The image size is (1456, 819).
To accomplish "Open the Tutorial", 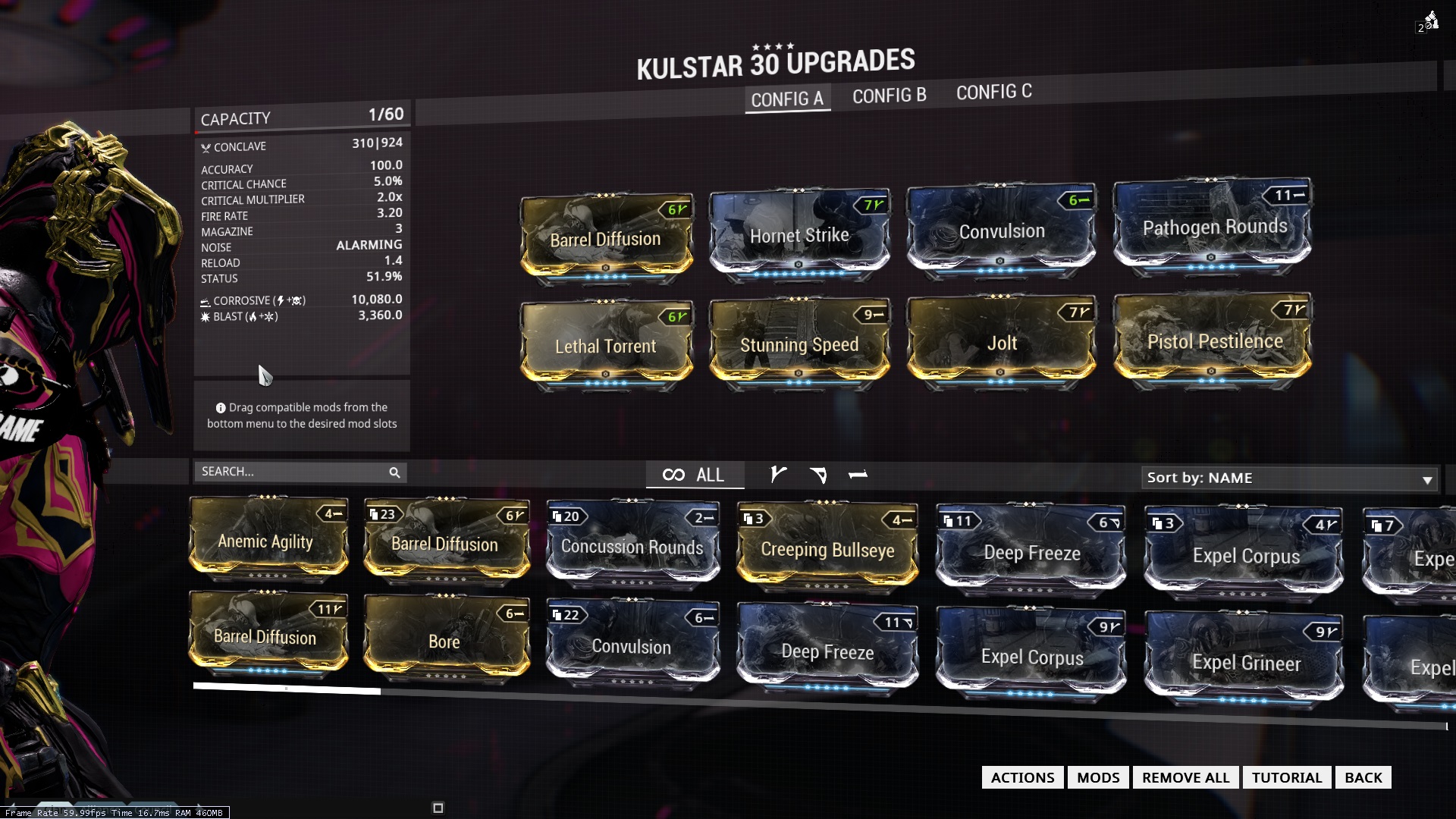I will pos(1286,777).
